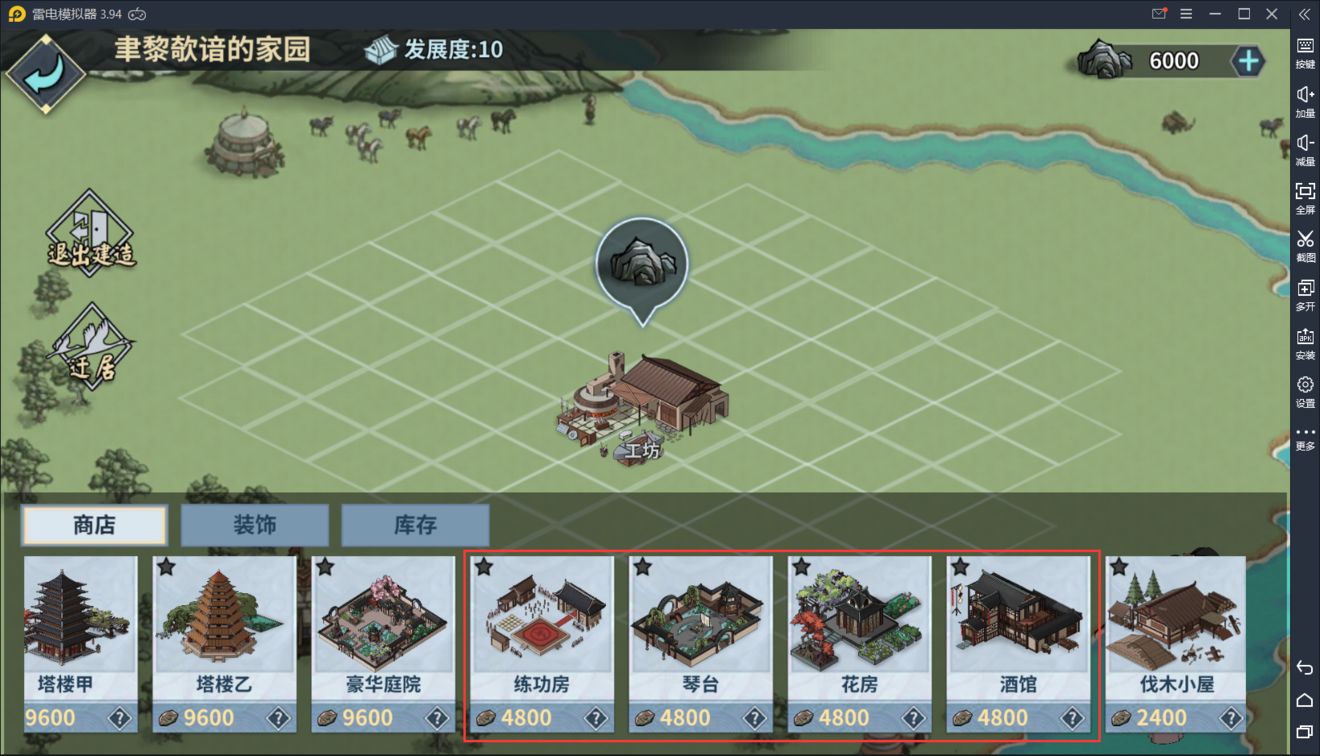The image size is (1320, 756).
Task: Toggle the star on the 酒馆 card
Action: click(958, 567)
